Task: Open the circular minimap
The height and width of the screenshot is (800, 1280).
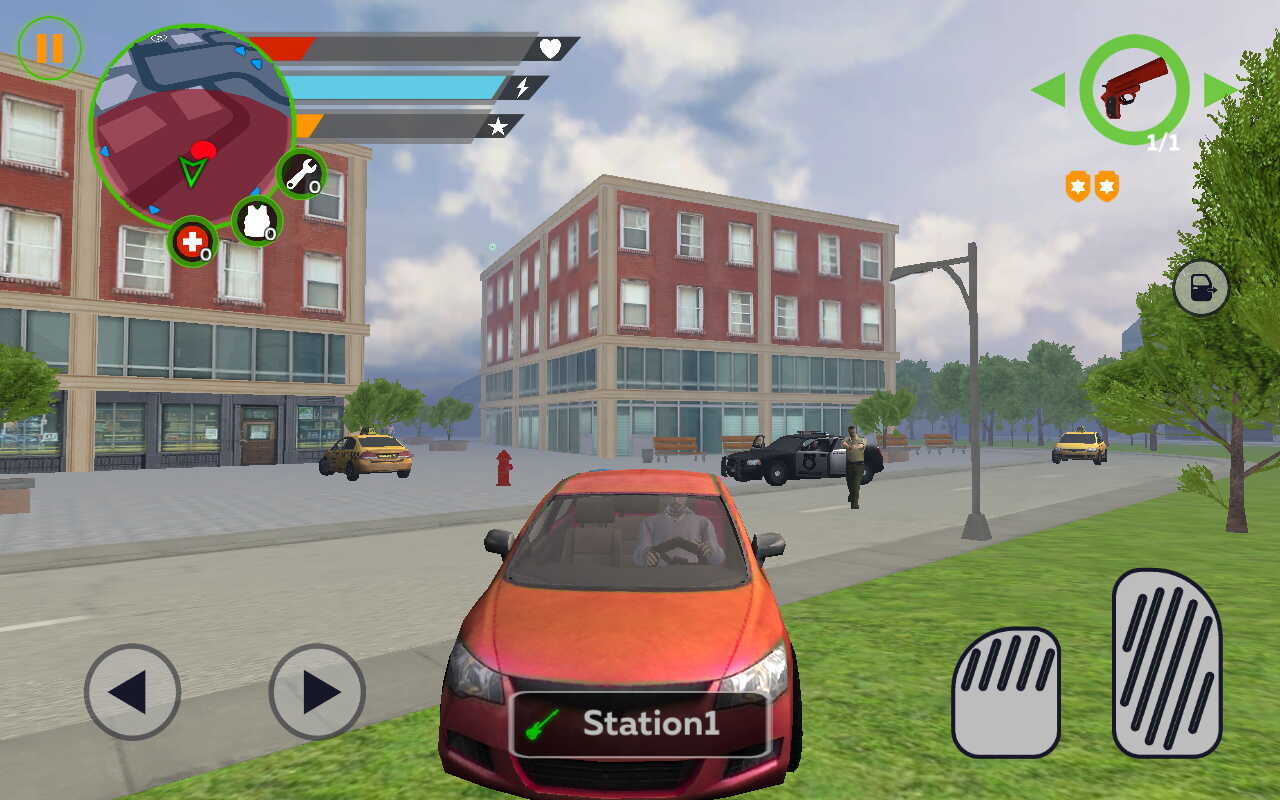Action: [x=190, y=124]
